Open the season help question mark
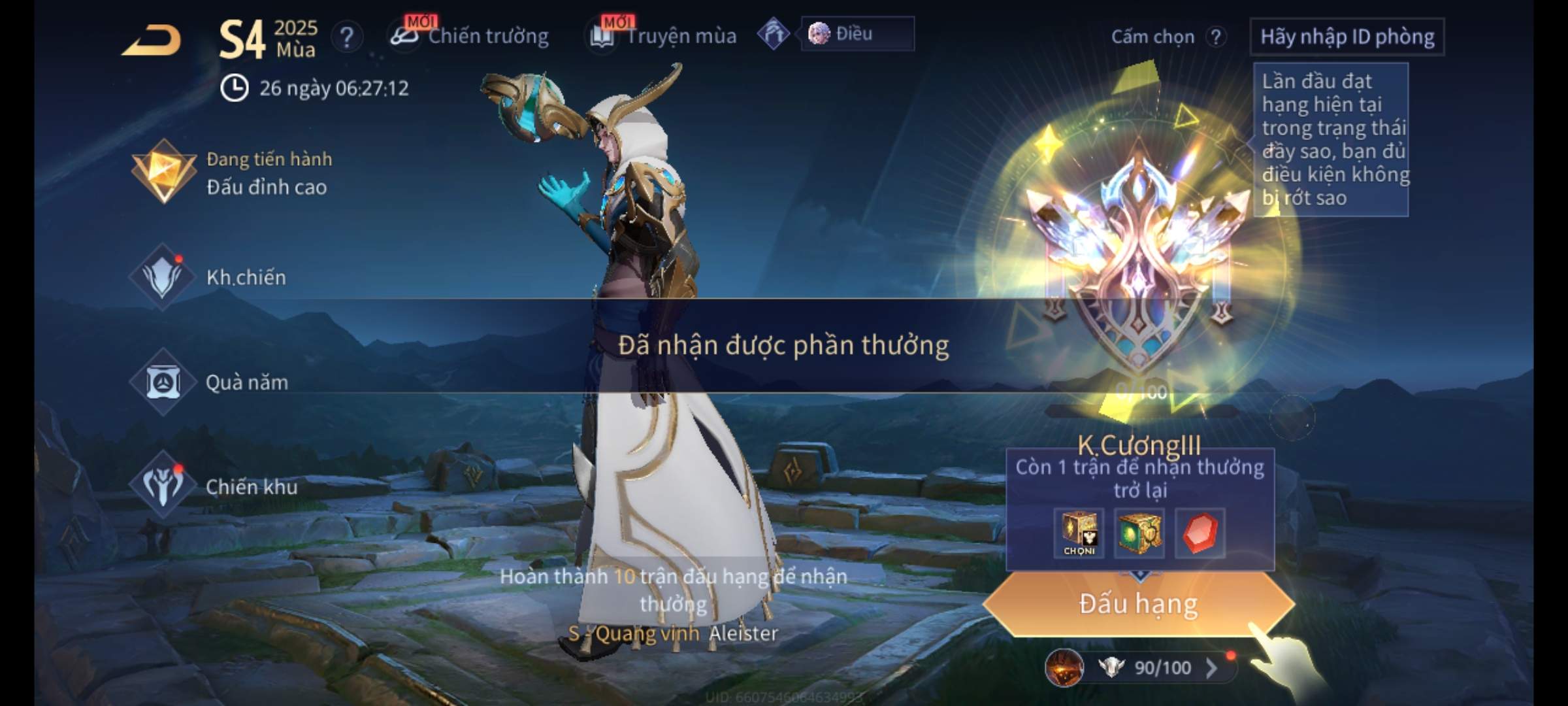Image resolution: width=1568 pixels, height=706 pixels. click(x=346, y=37)
